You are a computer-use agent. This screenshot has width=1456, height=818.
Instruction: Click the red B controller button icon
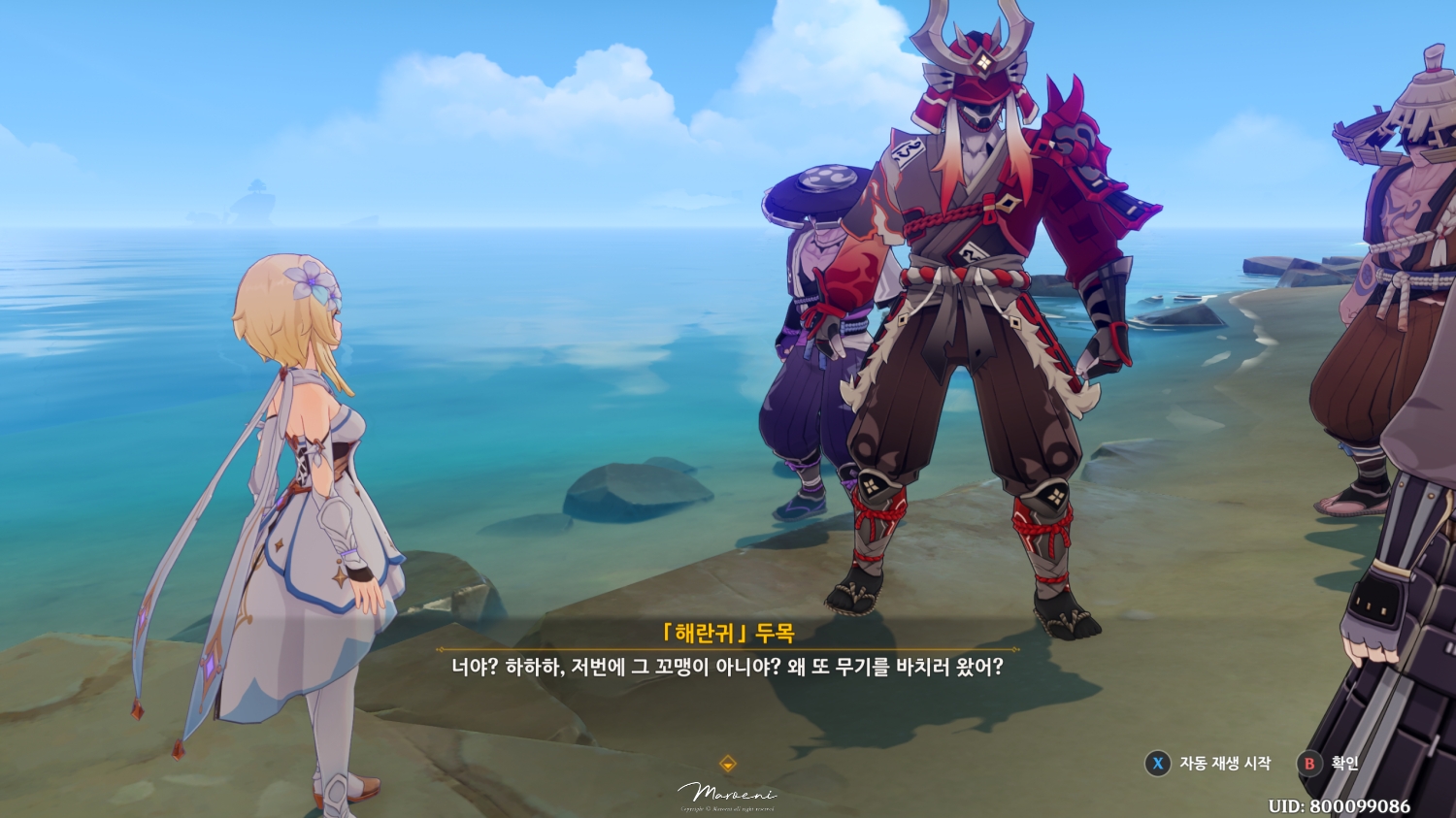click(1310, 764)
